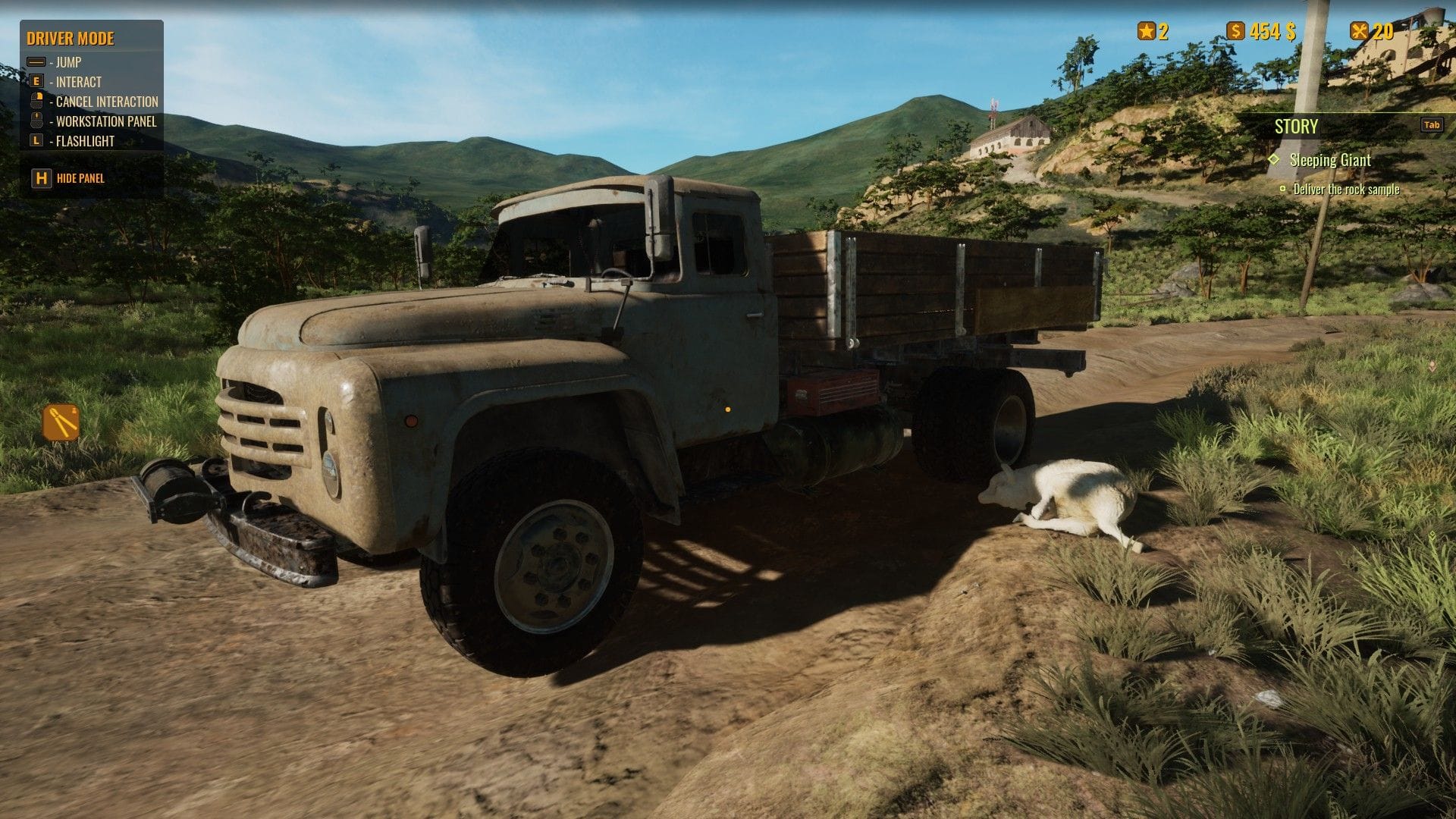Open the Sleeping Giant story quest
Viewport: 1456px width, 819px height.
1329,160
